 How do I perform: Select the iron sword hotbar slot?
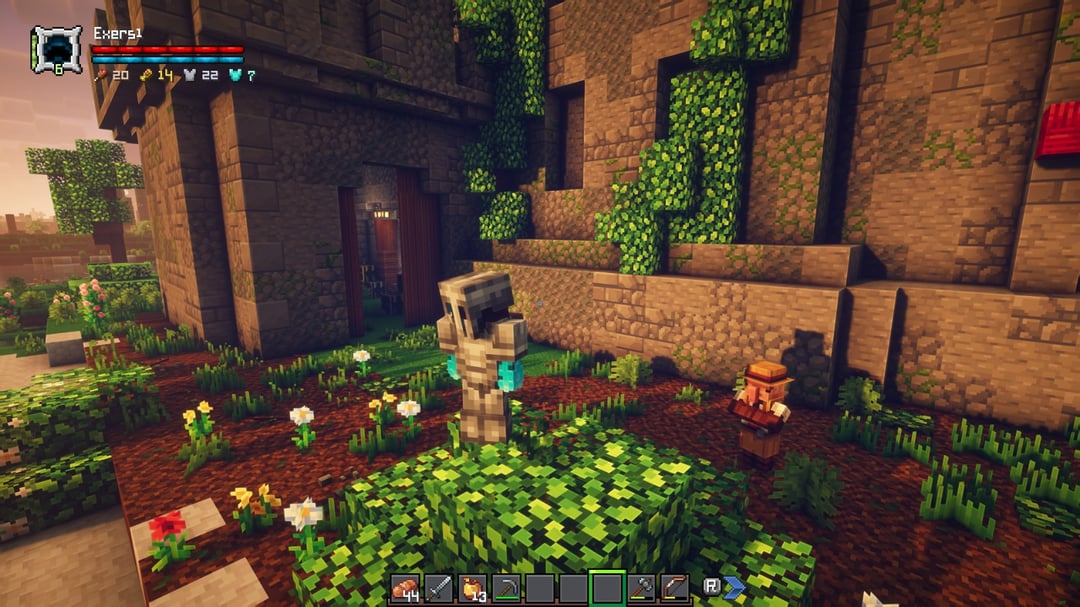(x=439, y=588)
